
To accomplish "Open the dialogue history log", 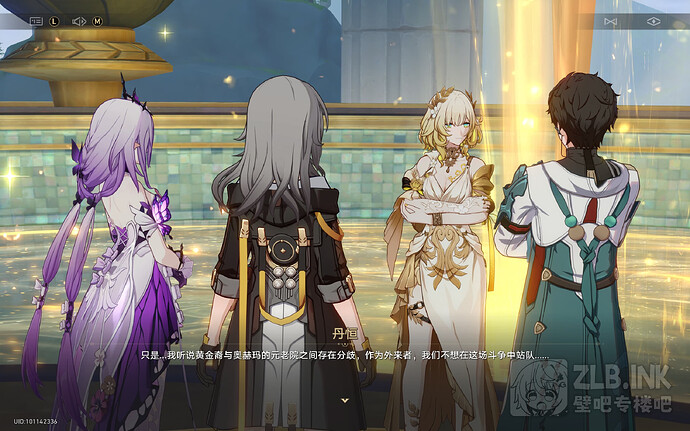I will 37,20.
